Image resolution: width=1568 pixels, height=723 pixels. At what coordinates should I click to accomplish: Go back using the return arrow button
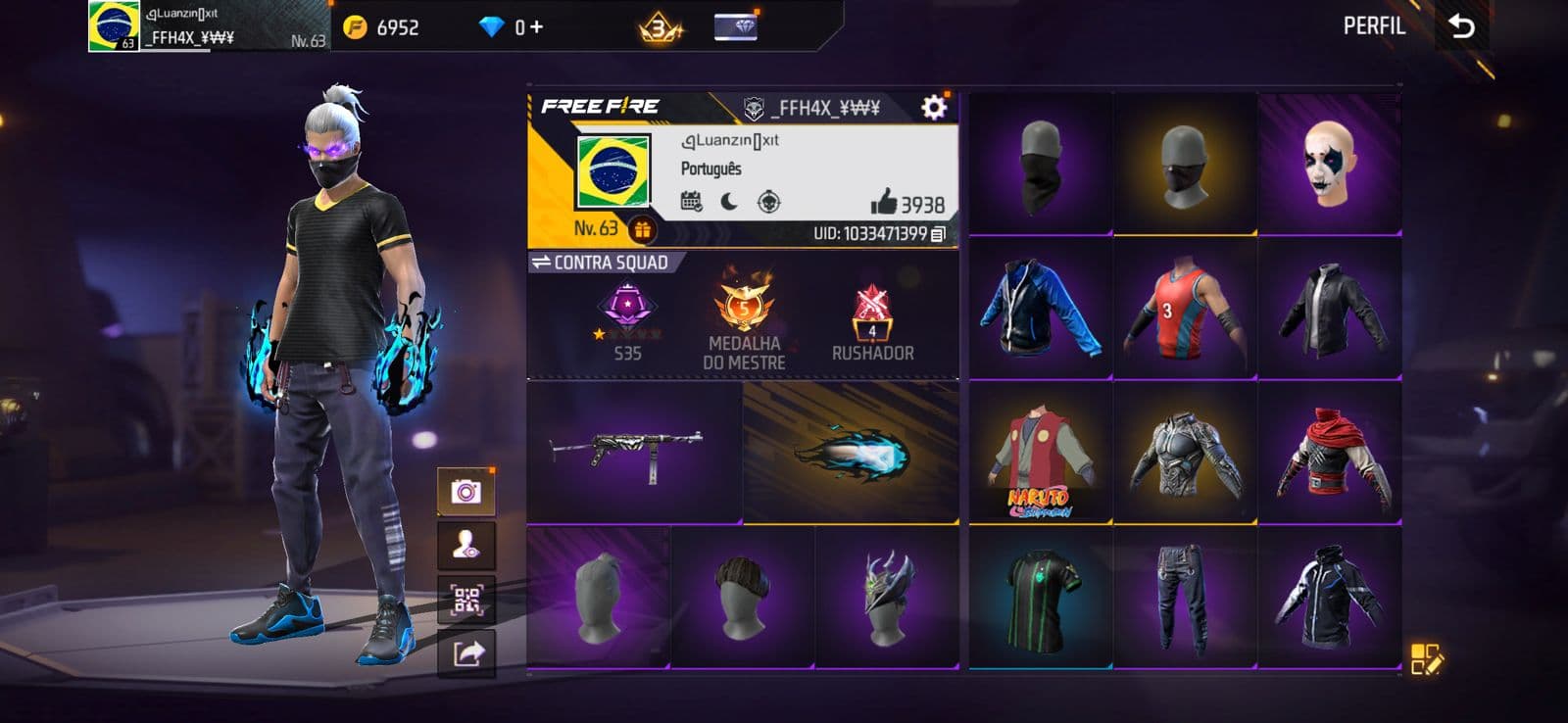coord(1461,26)
